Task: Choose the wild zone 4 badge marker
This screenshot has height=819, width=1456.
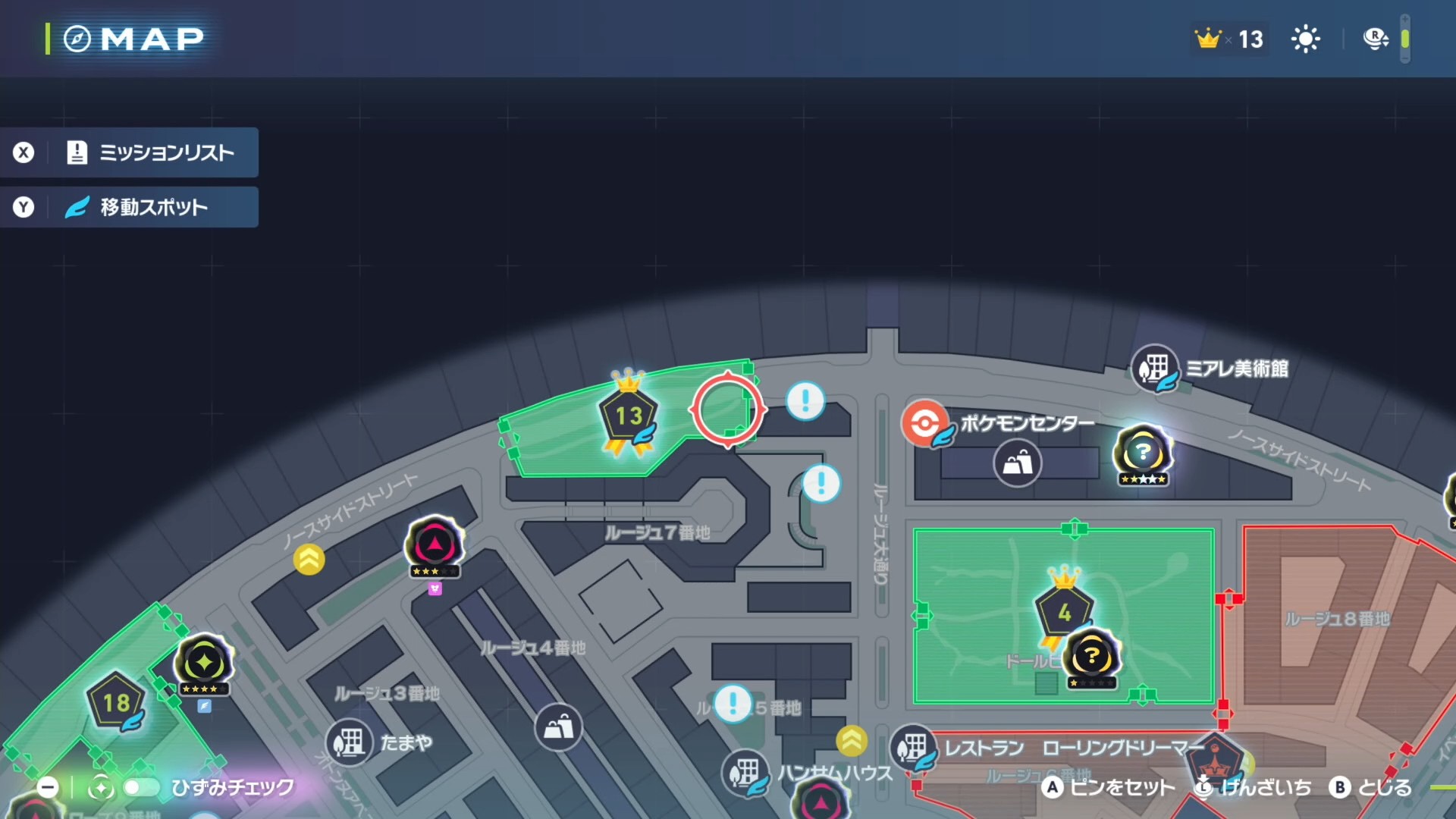Action: 1064,610
